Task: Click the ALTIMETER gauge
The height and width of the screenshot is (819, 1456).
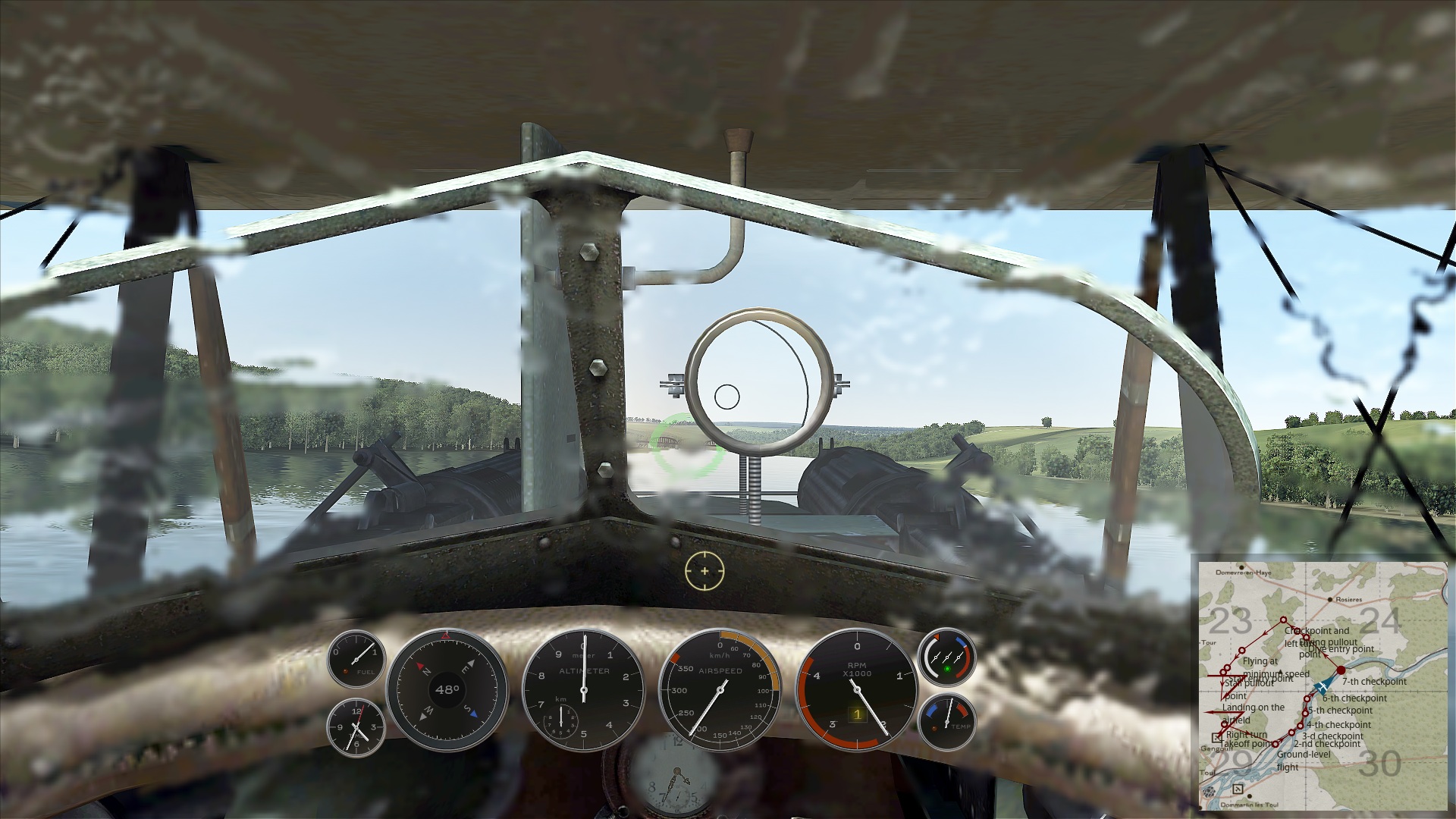Action: coord(584,691)
